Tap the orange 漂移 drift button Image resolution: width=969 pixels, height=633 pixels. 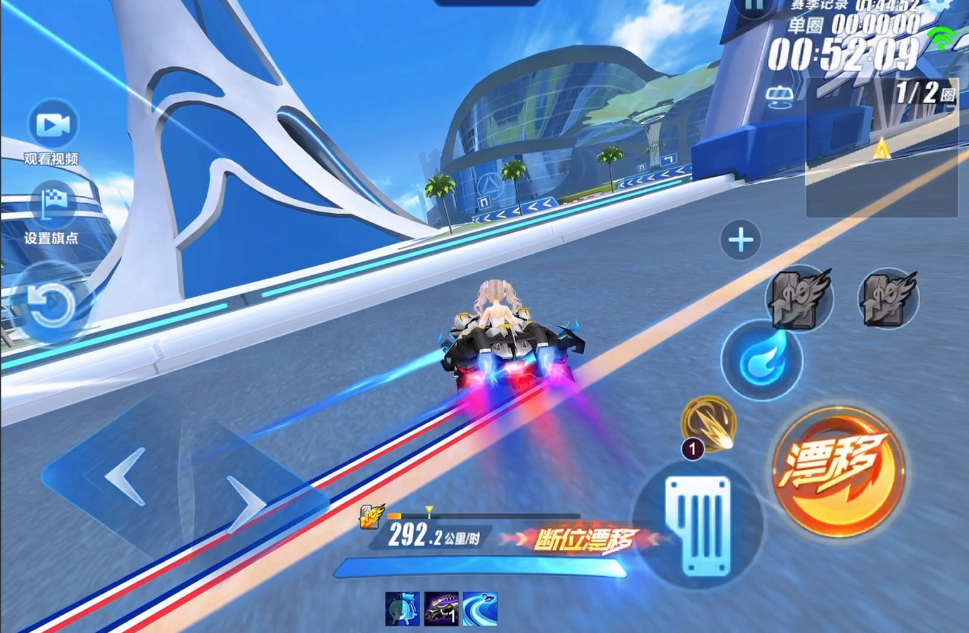pyautogui.click(x=838, y=469)
